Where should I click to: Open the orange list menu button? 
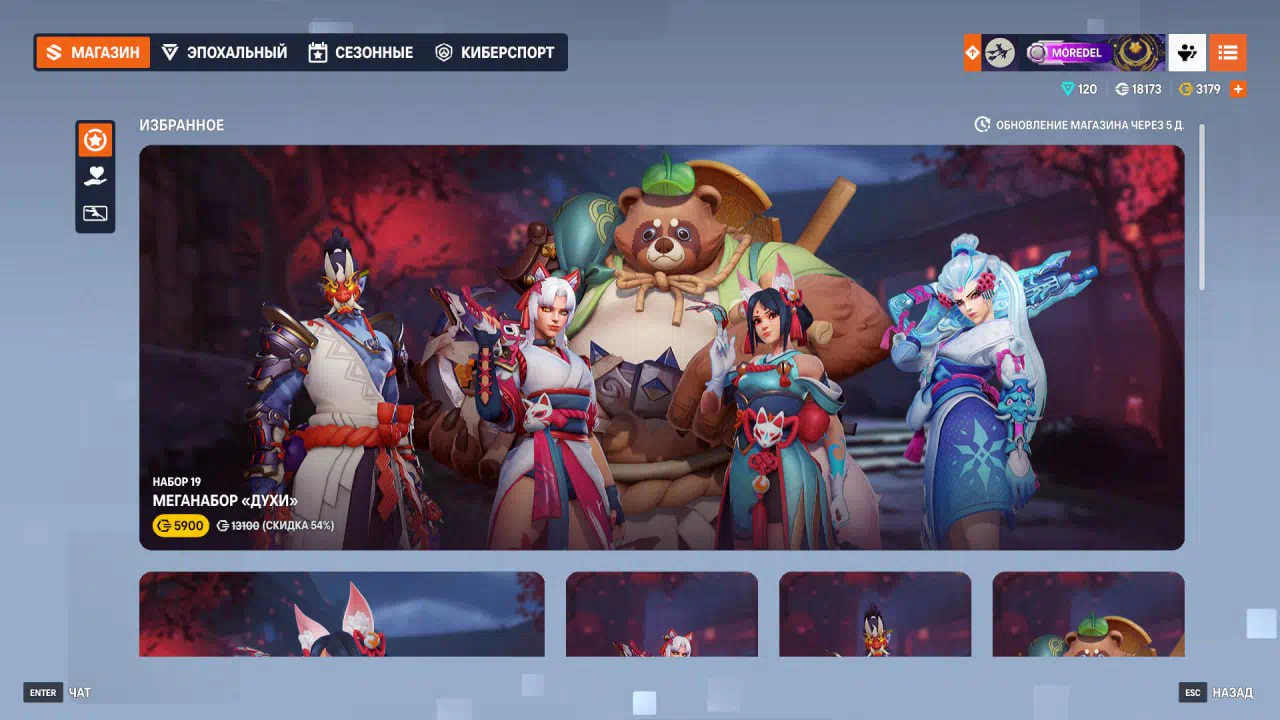tap(1228, 52)
